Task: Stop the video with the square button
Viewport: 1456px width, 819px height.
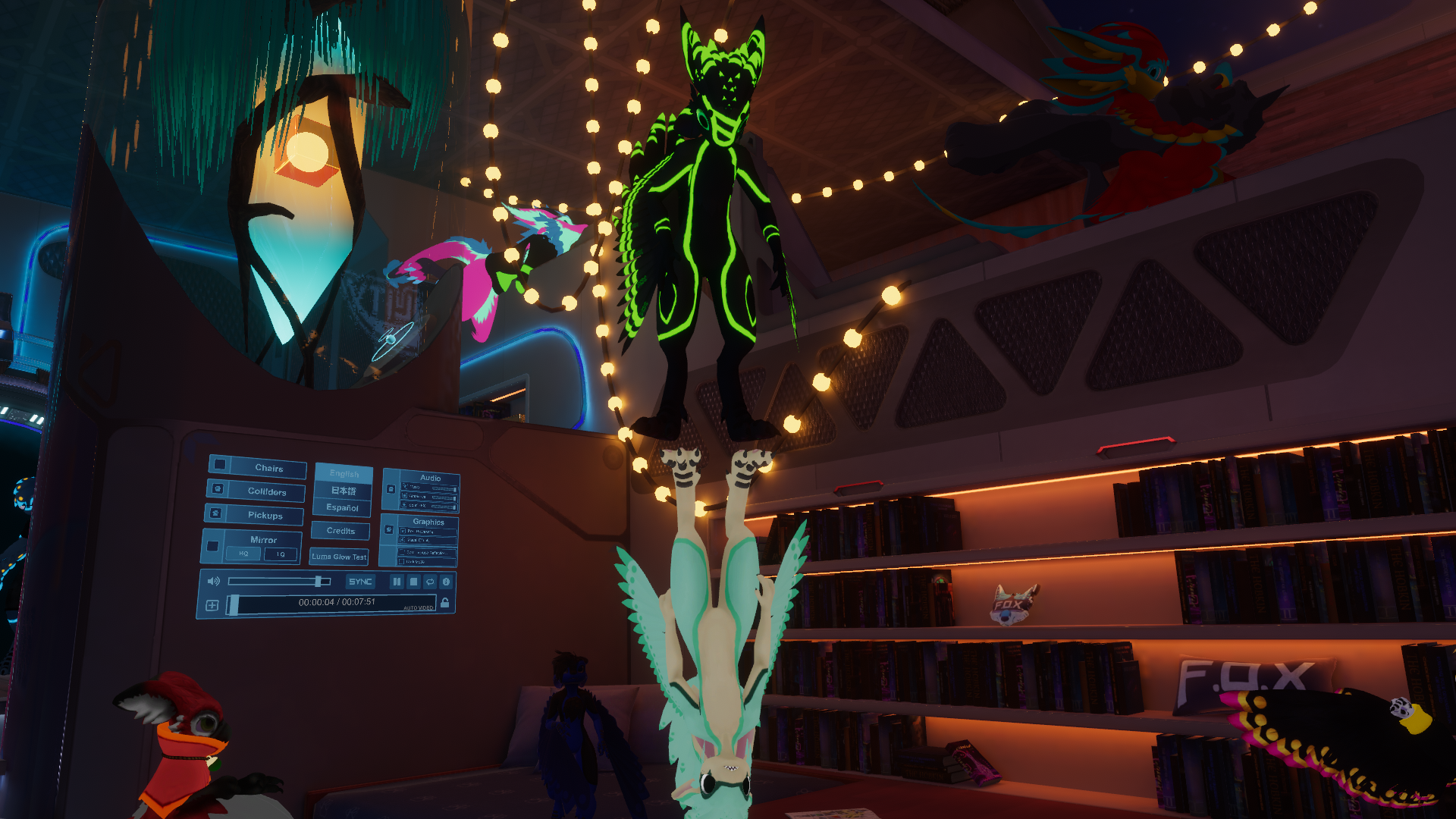Action: 413,582
